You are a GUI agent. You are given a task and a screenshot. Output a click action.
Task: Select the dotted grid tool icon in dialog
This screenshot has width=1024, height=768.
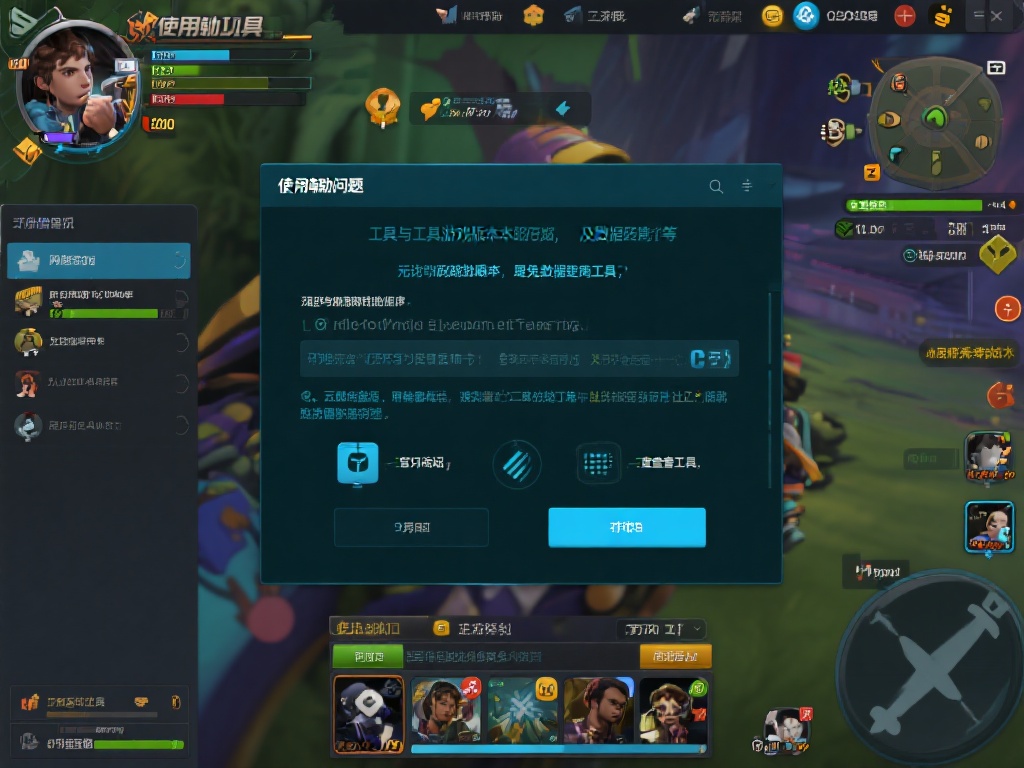click(598, 463)
